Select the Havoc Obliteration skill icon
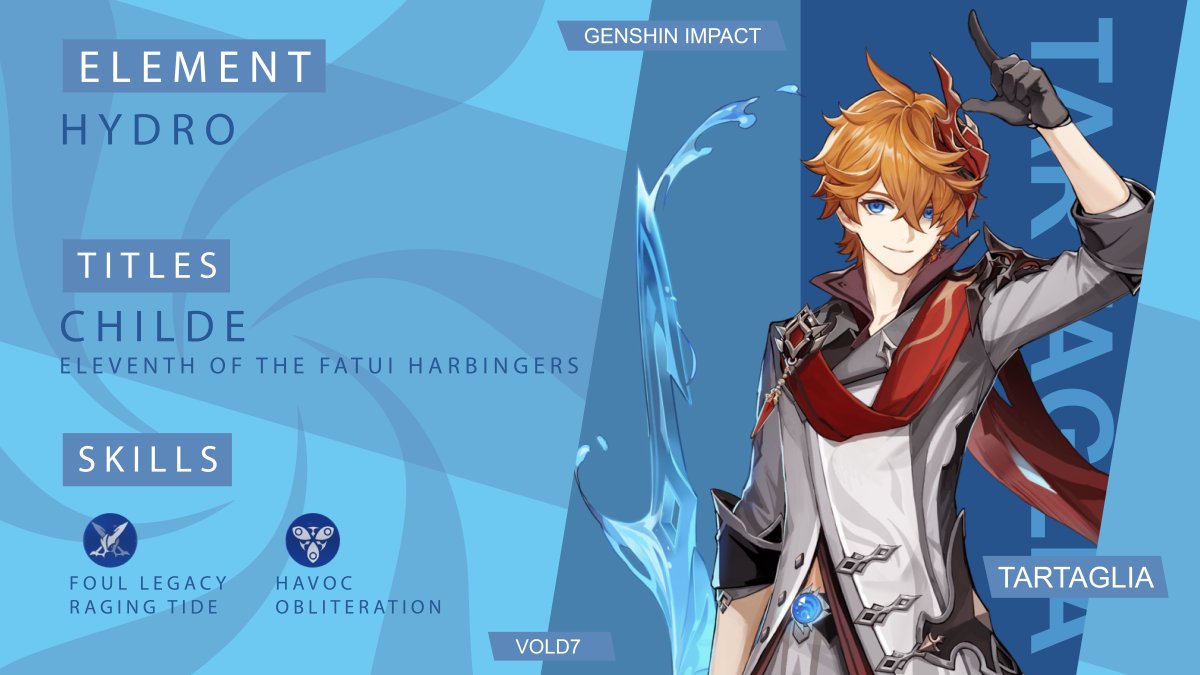 coord(312,540)
